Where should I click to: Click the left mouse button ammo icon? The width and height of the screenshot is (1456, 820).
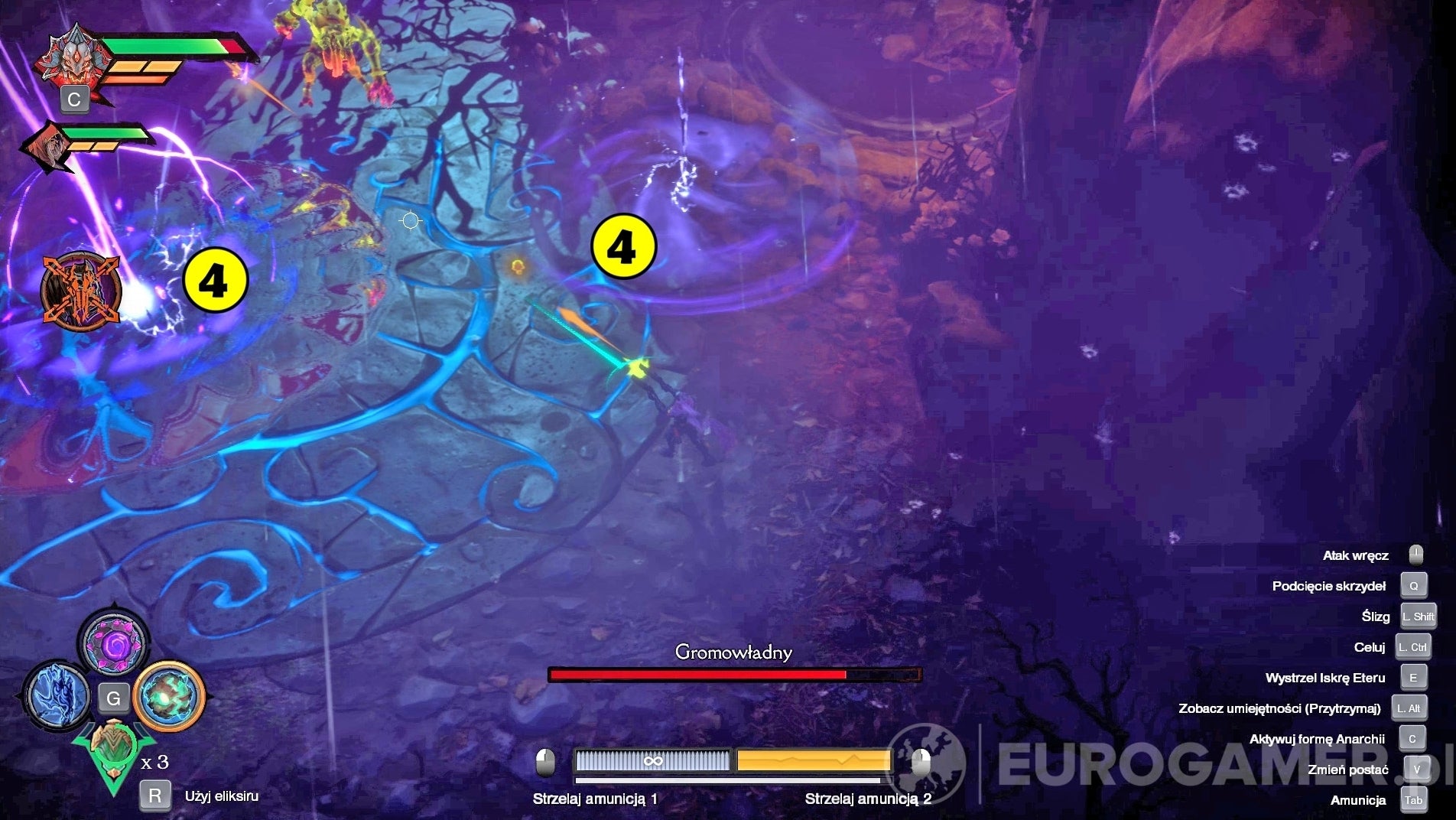click(x=544, y=763)
